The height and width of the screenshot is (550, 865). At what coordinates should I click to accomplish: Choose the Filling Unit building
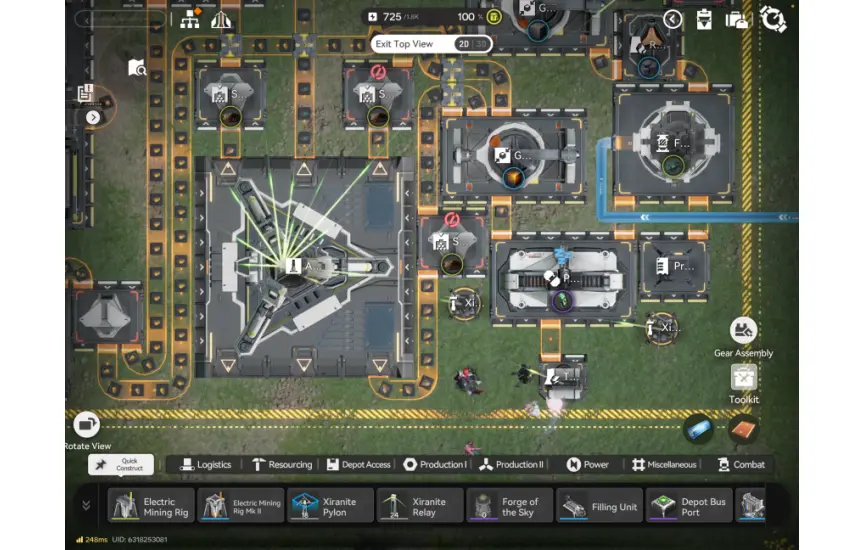point(599,506)
